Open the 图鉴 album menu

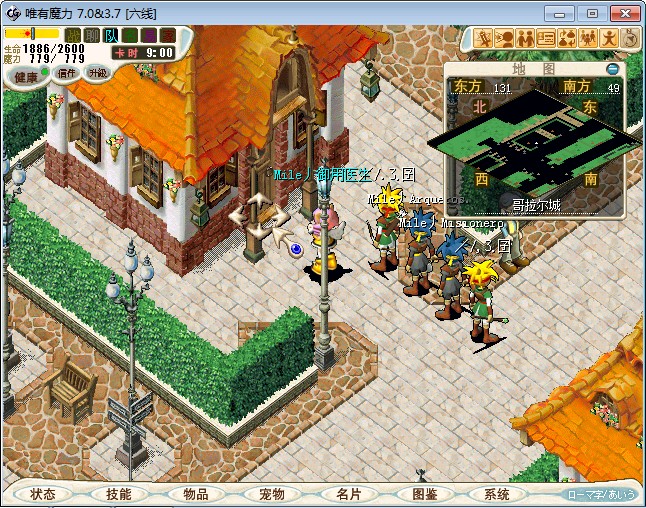(423, 494)
